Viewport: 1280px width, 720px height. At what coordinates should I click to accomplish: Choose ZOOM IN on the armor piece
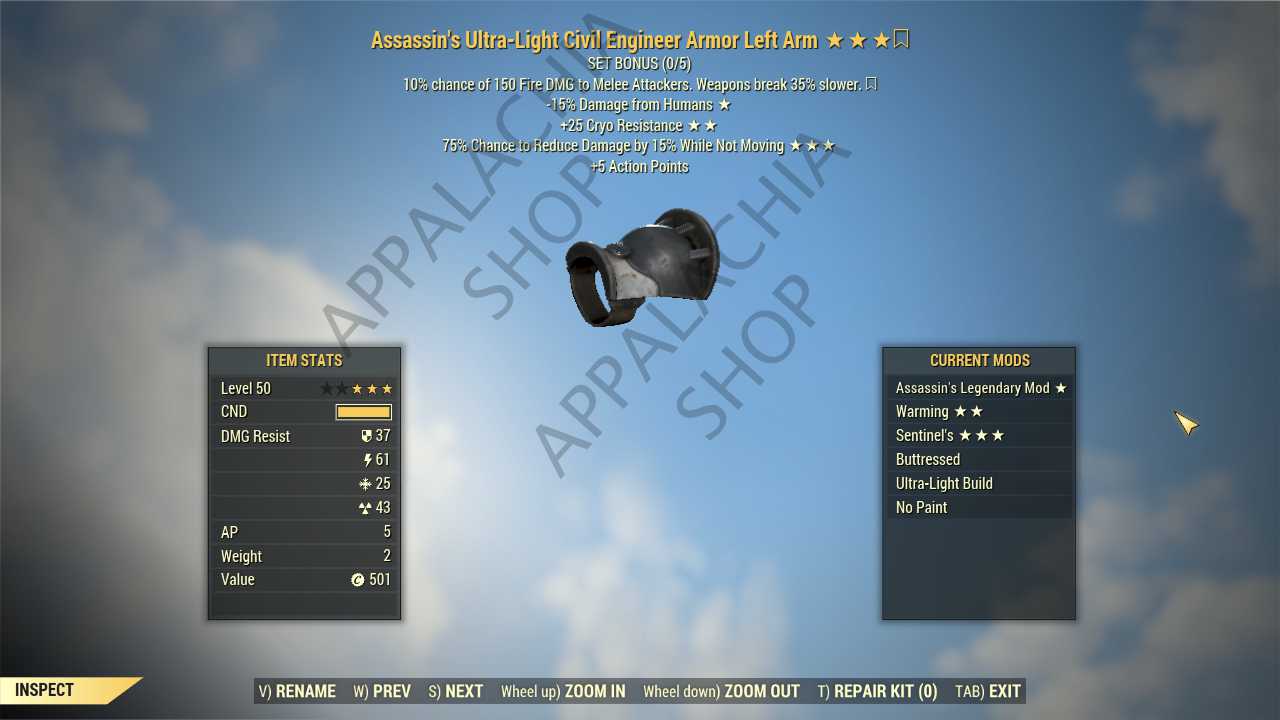point(563,691)
